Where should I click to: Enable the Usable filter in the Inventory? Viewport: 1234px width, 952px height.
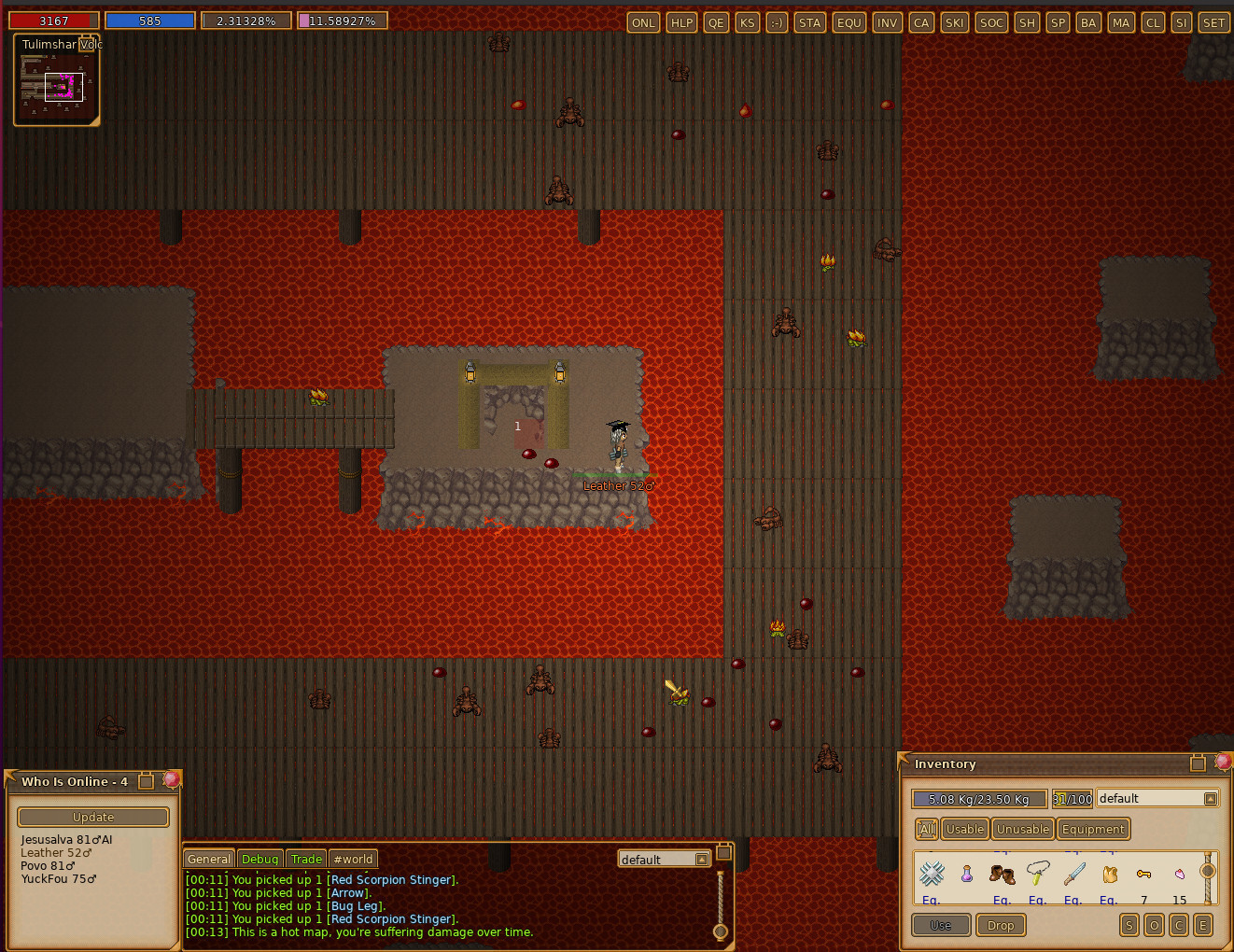point(964,829)
